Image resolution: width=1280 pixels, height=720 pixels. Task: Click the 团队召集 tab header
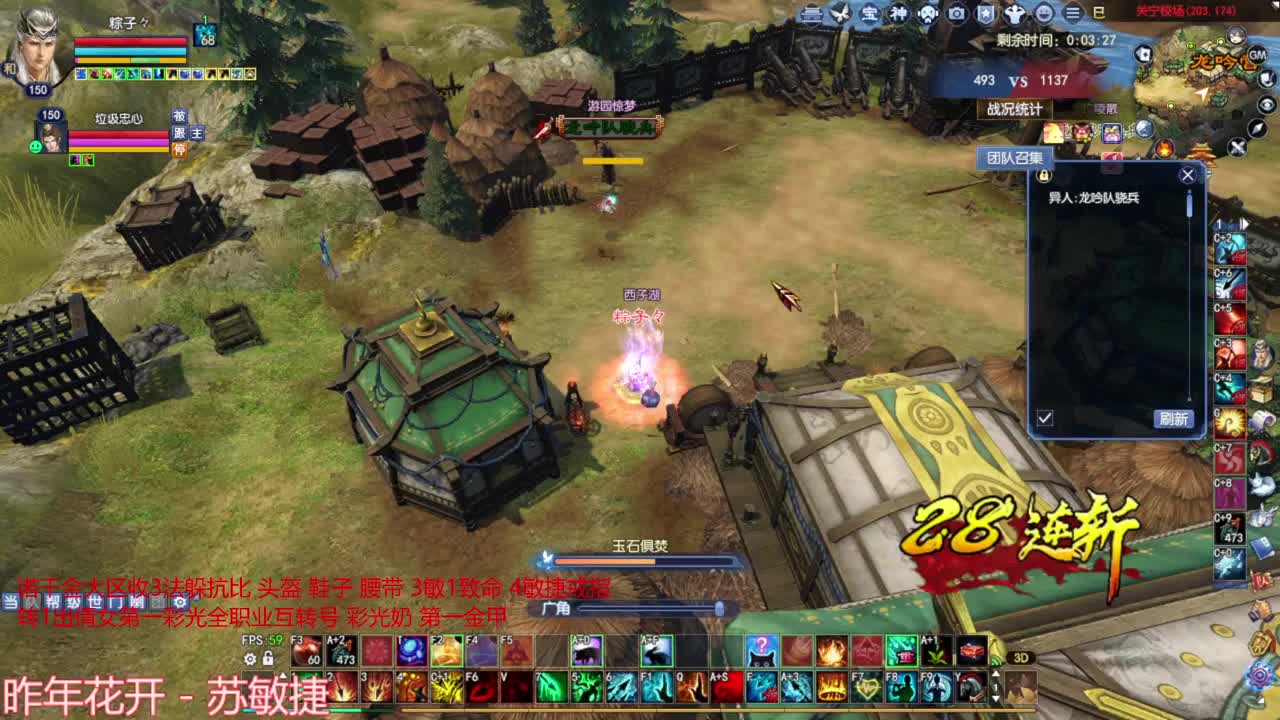pos(1015,157)
